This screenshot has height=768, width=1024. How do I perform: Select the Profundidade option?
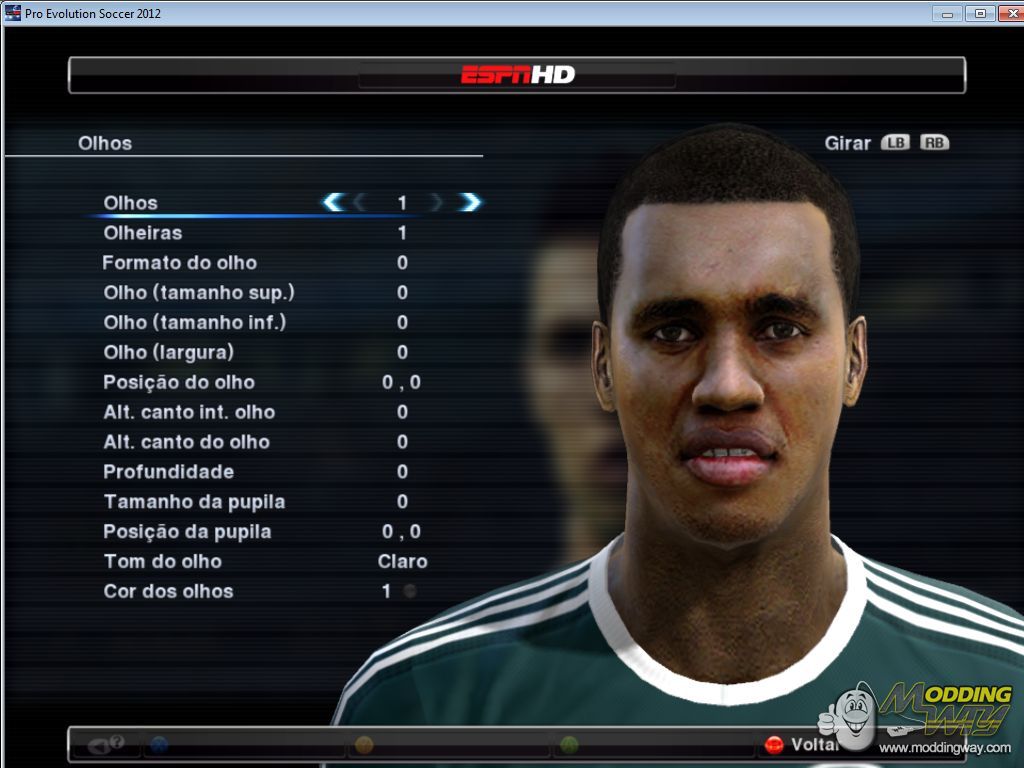point(168,472)
